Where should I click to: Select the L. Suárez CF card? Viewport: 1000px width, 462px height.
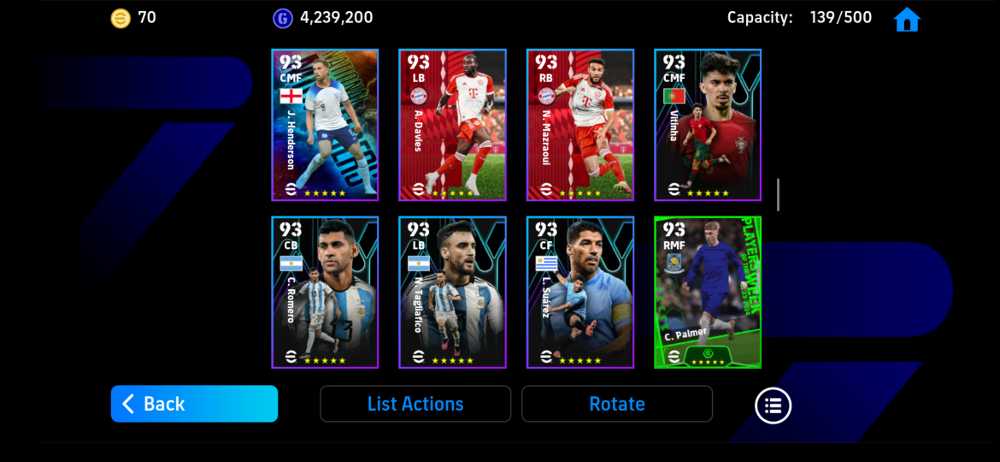pyautogui.click(x=580, y=292)
